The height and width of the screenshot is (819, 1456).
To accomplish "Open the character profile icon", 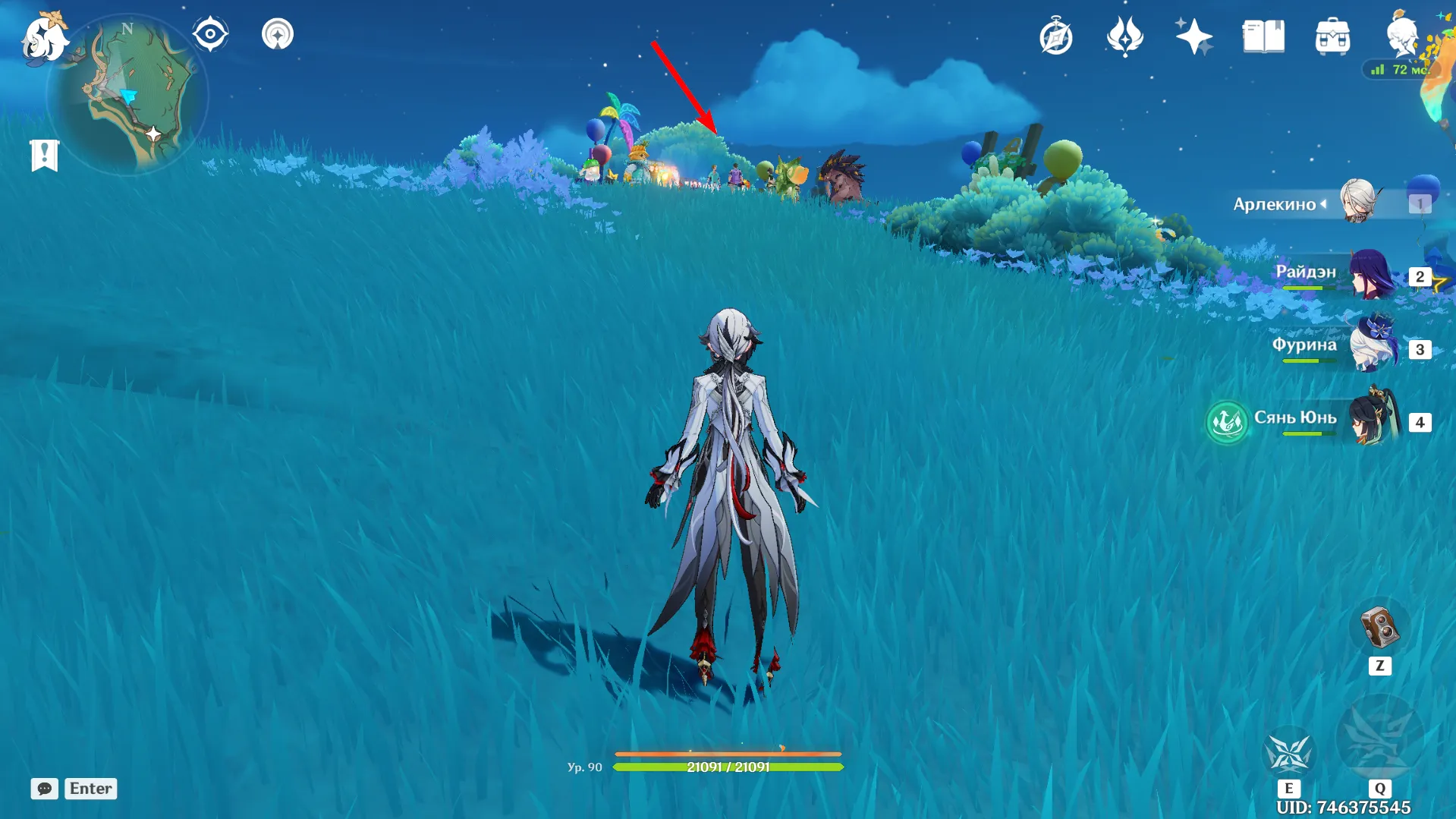I will coord(1401,35).
